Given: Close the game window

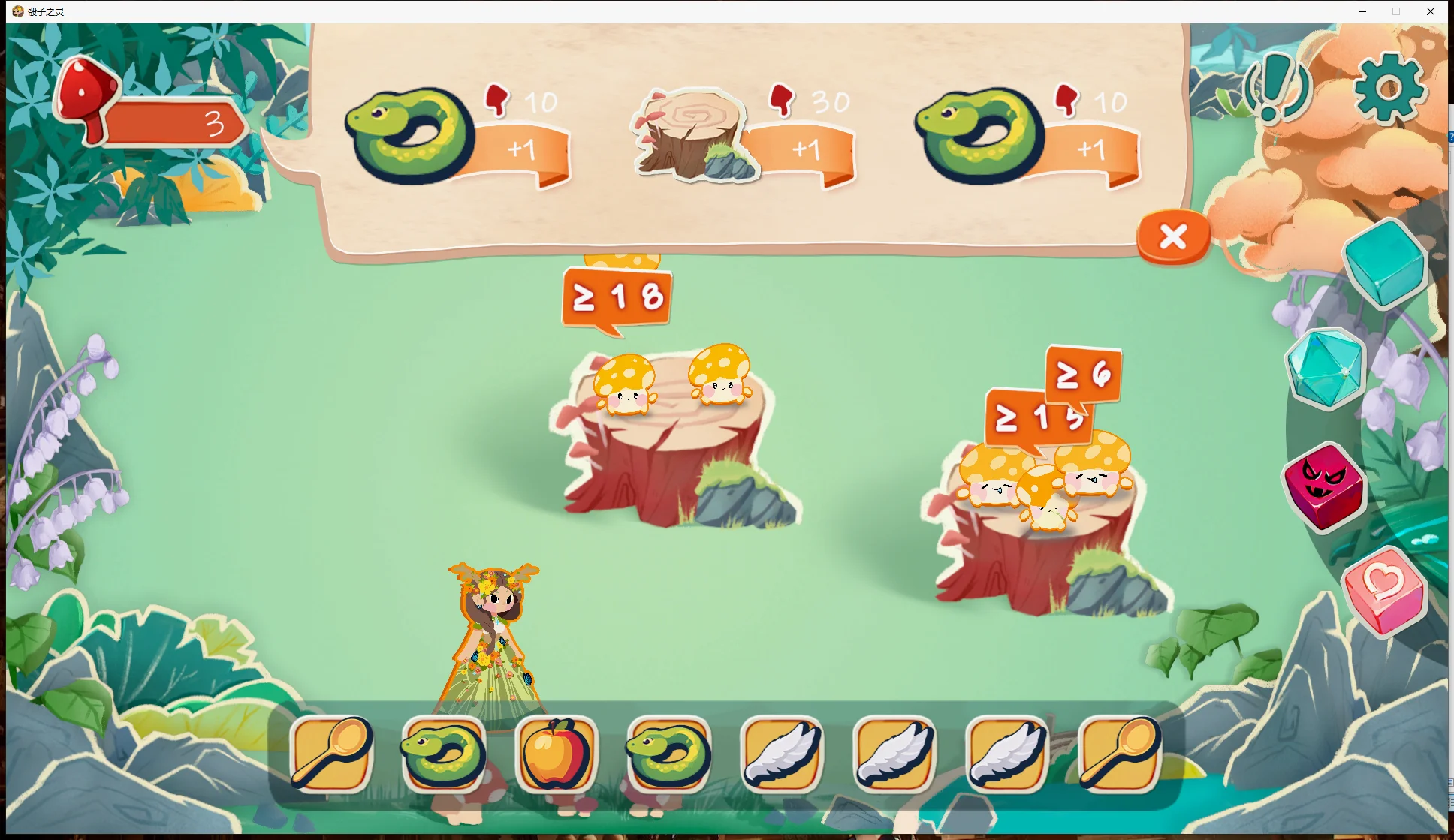Looking at the screenshot, I should (1431, 11).
